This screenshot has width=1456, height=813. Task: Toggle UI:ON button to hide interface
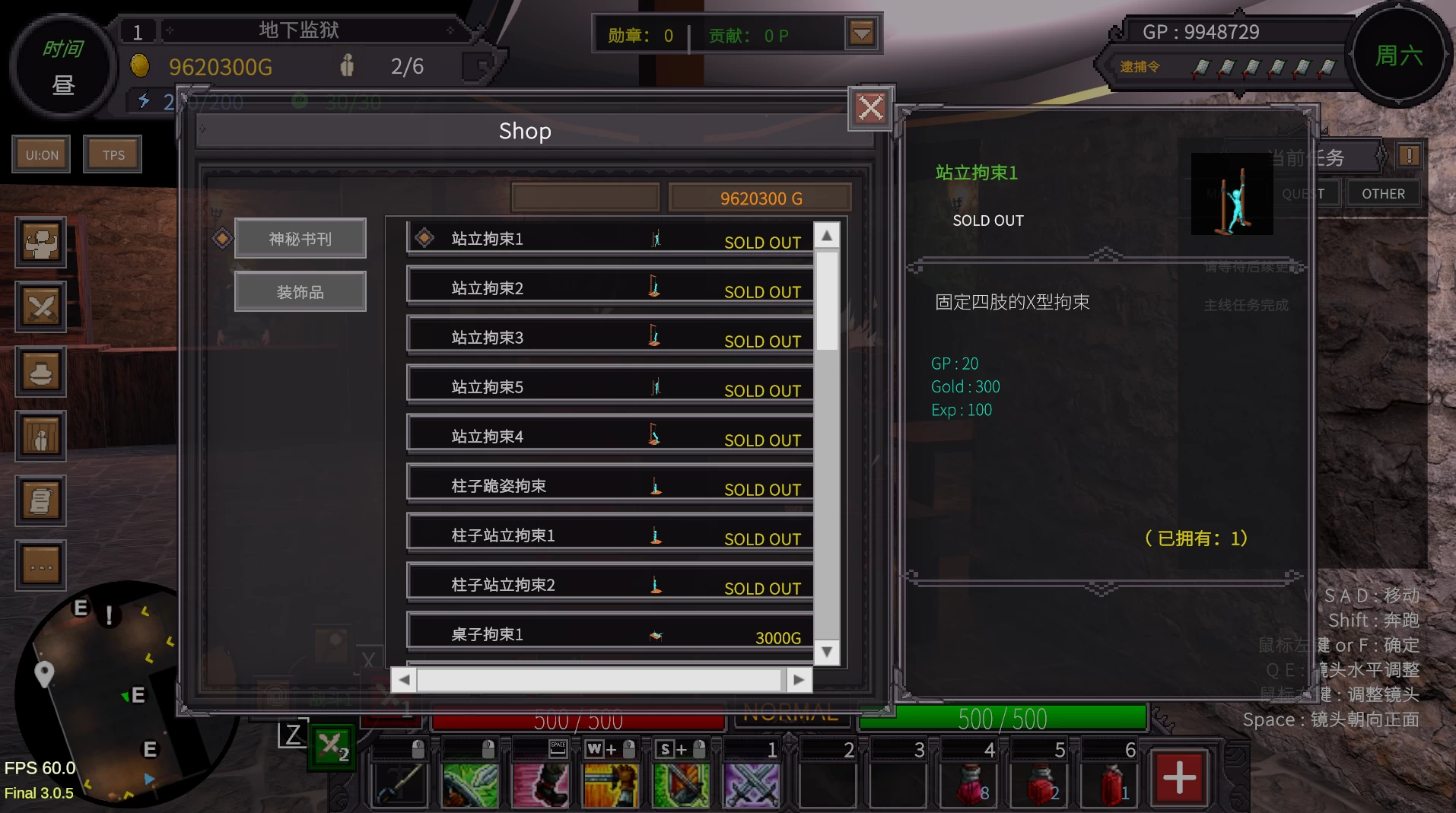(40, 154)
